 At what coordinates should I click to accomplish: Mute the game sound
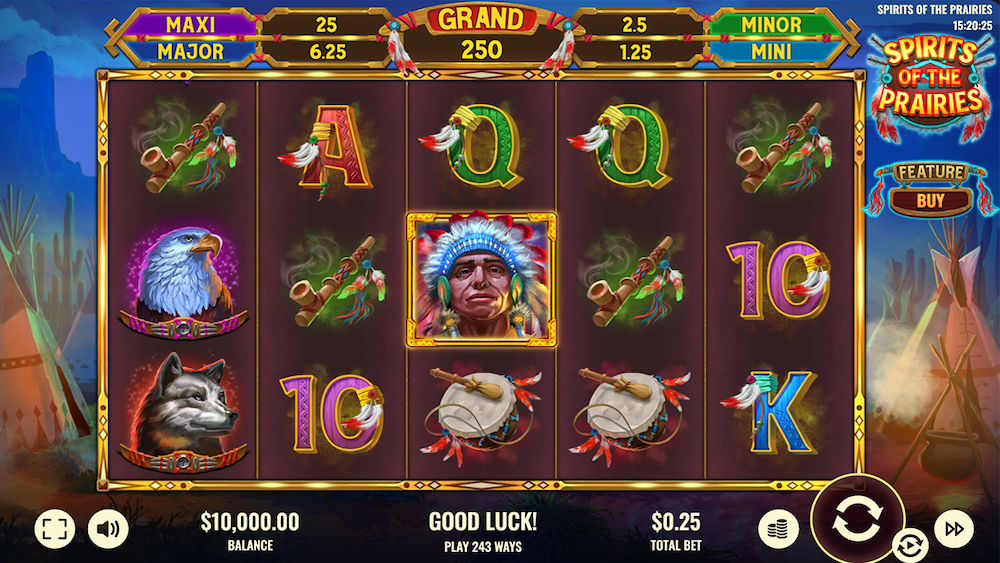(x=107, y=528)
